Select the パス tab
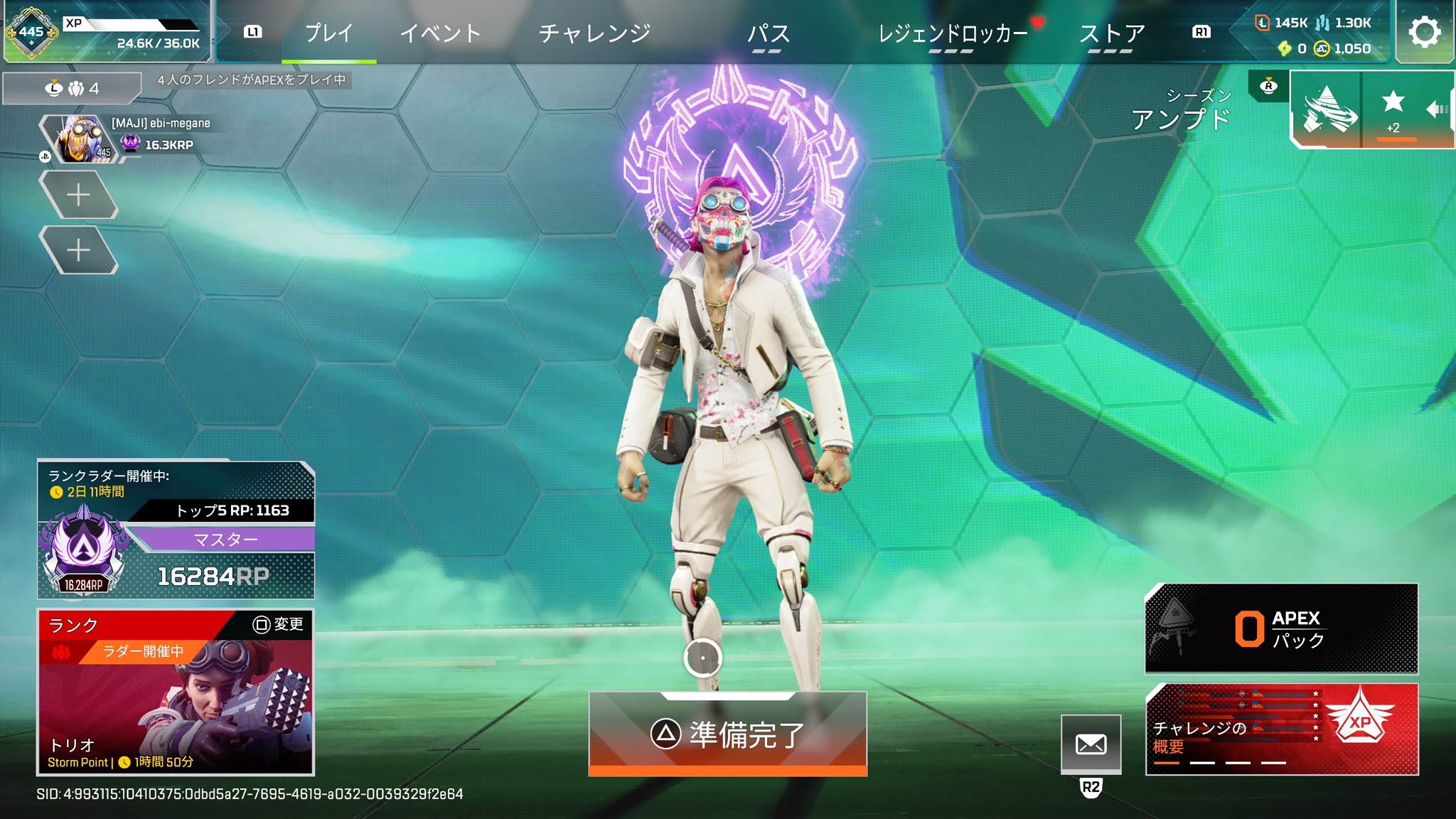Image resolution: width=1456 pixels, height=819 pixels. click(x=768, y=33)
